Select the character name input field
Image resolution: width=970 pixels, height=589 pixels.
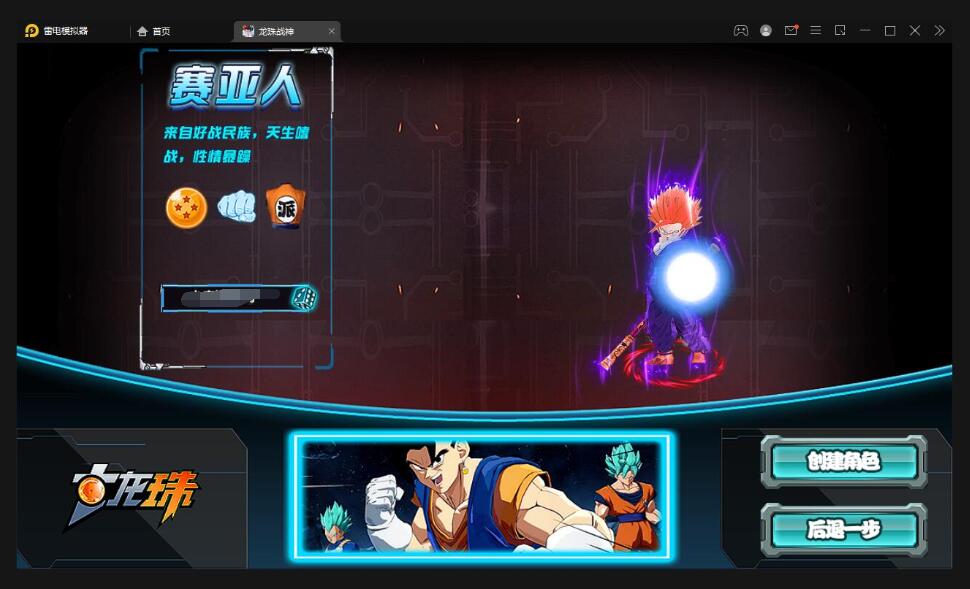pos(225,297)
